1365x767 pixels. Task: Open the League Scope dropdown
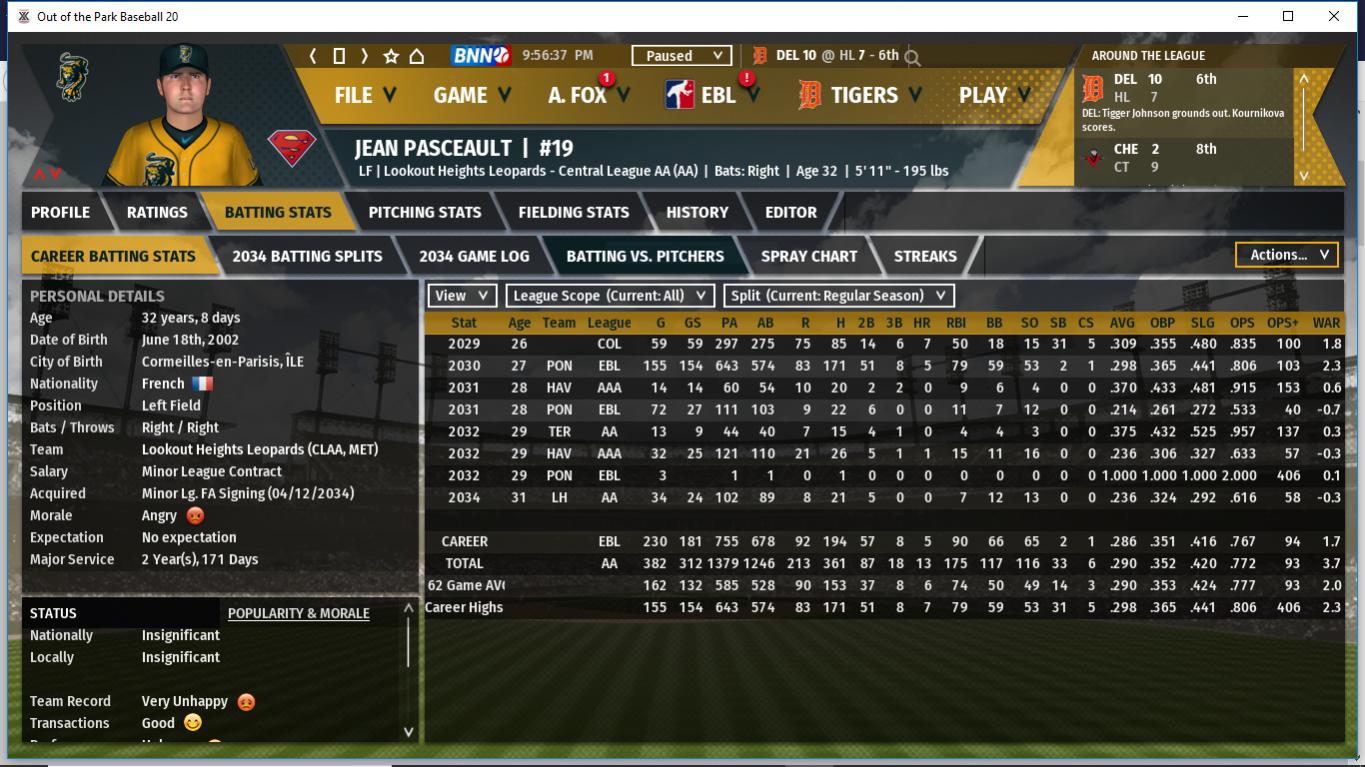click(x=610, y=296)
